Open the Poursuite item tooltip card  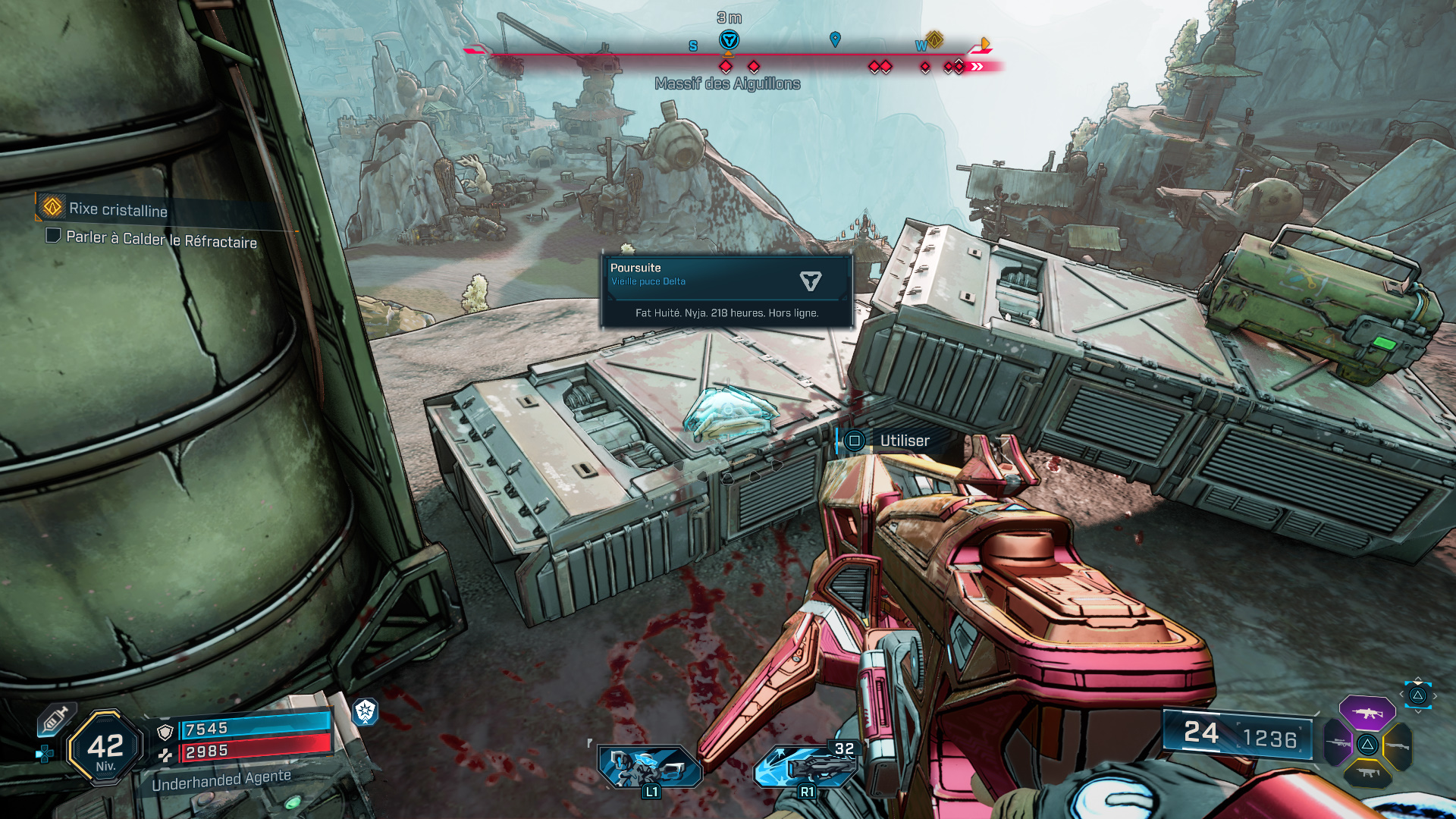click(726, 291)
